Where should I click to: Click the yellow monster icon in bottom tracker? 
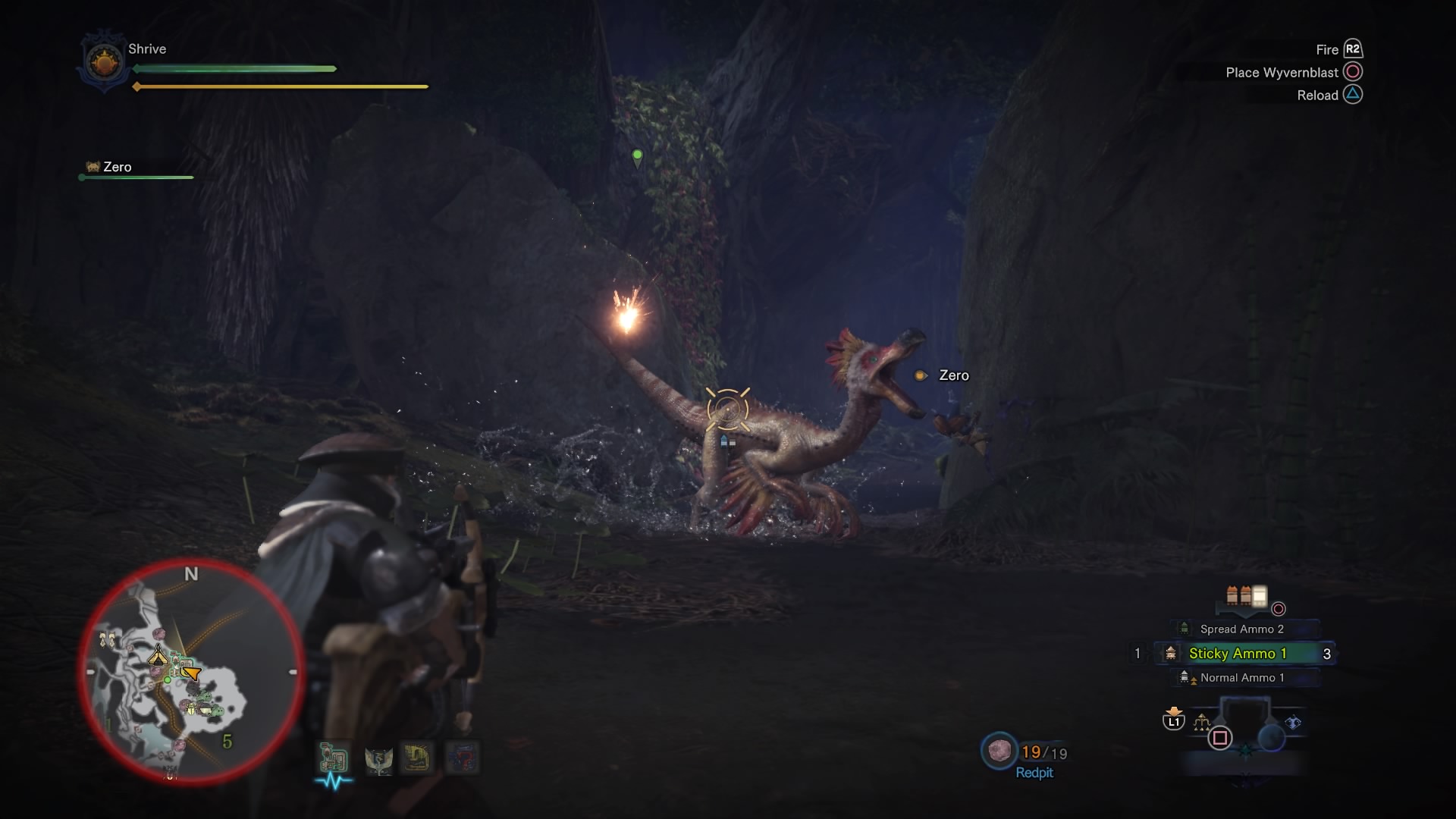coord(418,758)
